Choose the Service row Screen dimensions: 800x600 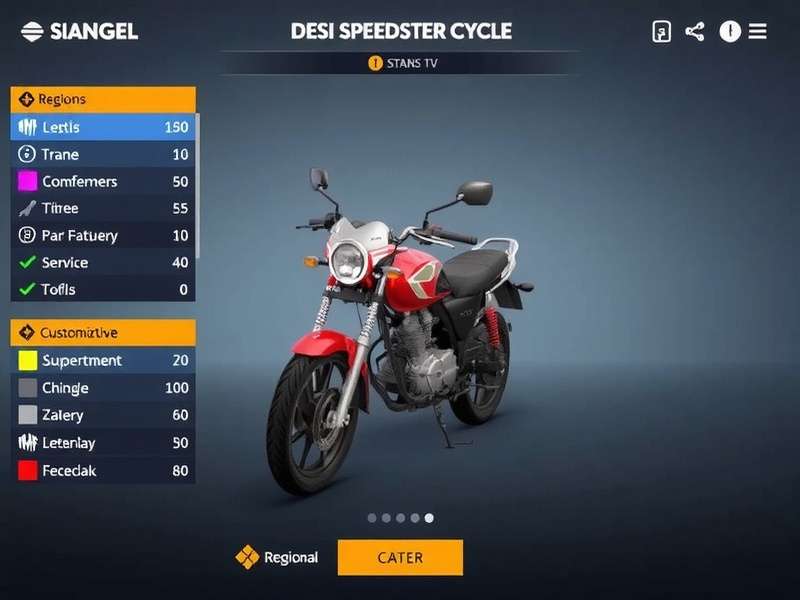coord(103,262)
